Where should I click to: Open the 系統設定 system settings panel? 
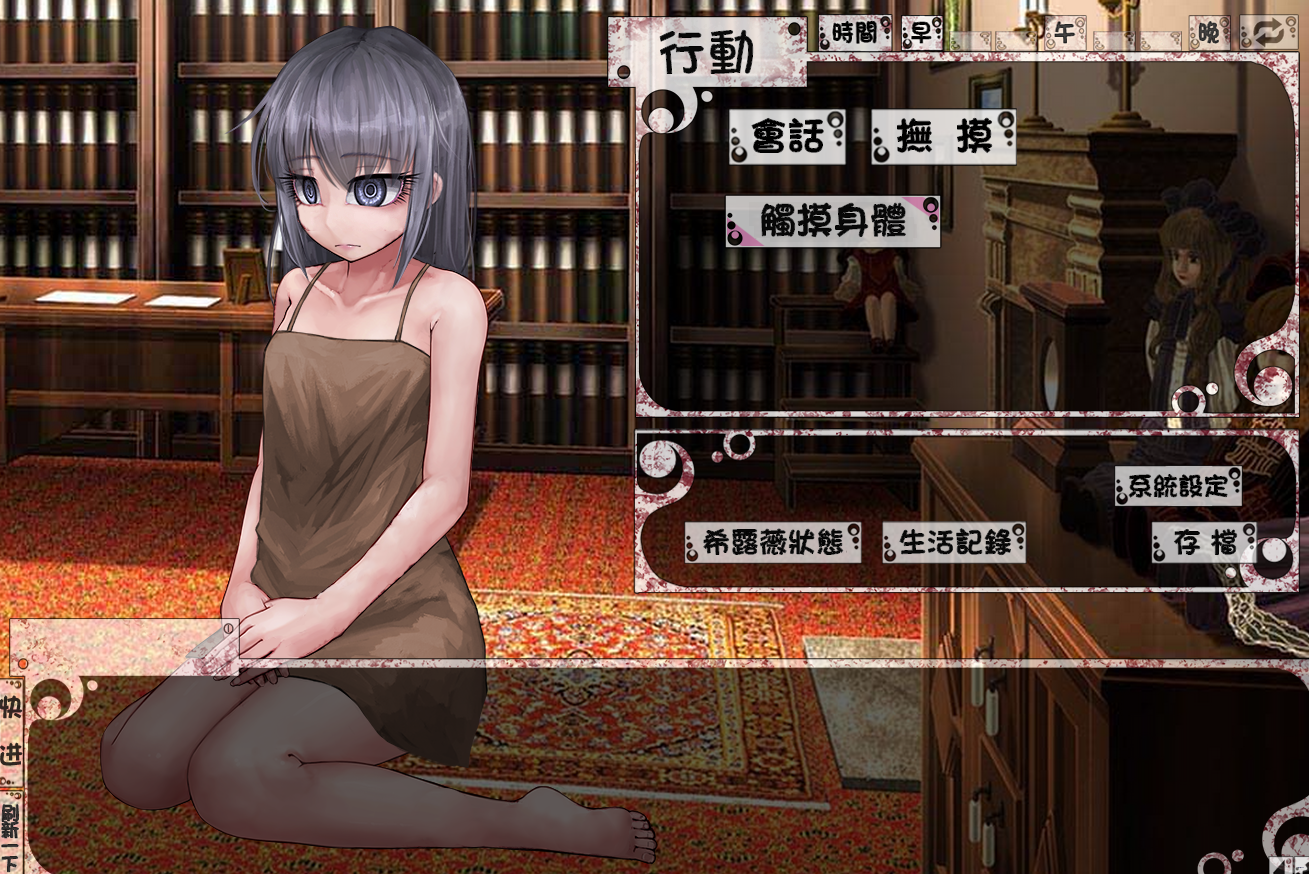coord(1178,489)
